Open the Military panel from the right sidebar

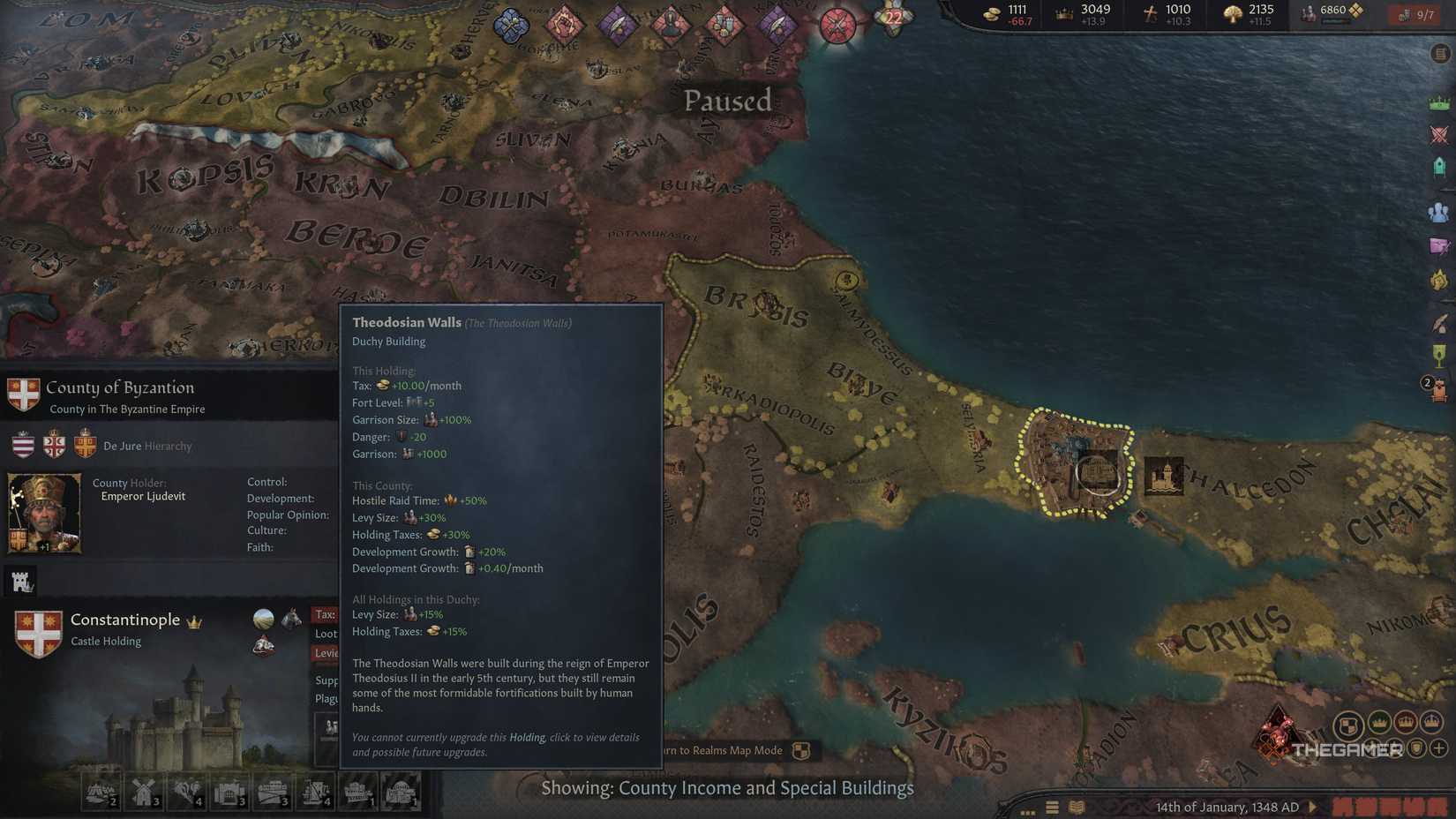click(1439, 134)
